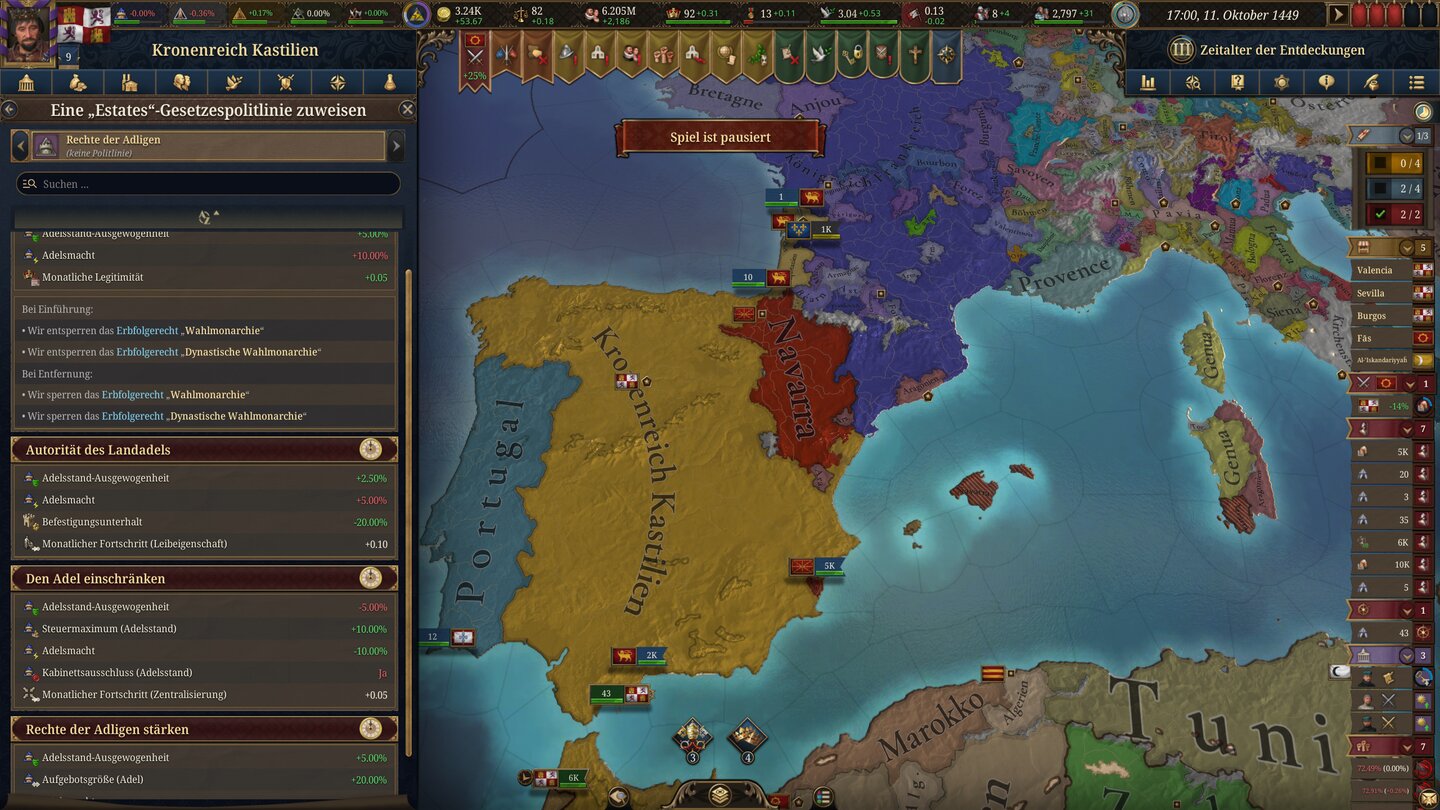
Task: Open the ledger bar chart in top right
Action: coord(1147,82)
